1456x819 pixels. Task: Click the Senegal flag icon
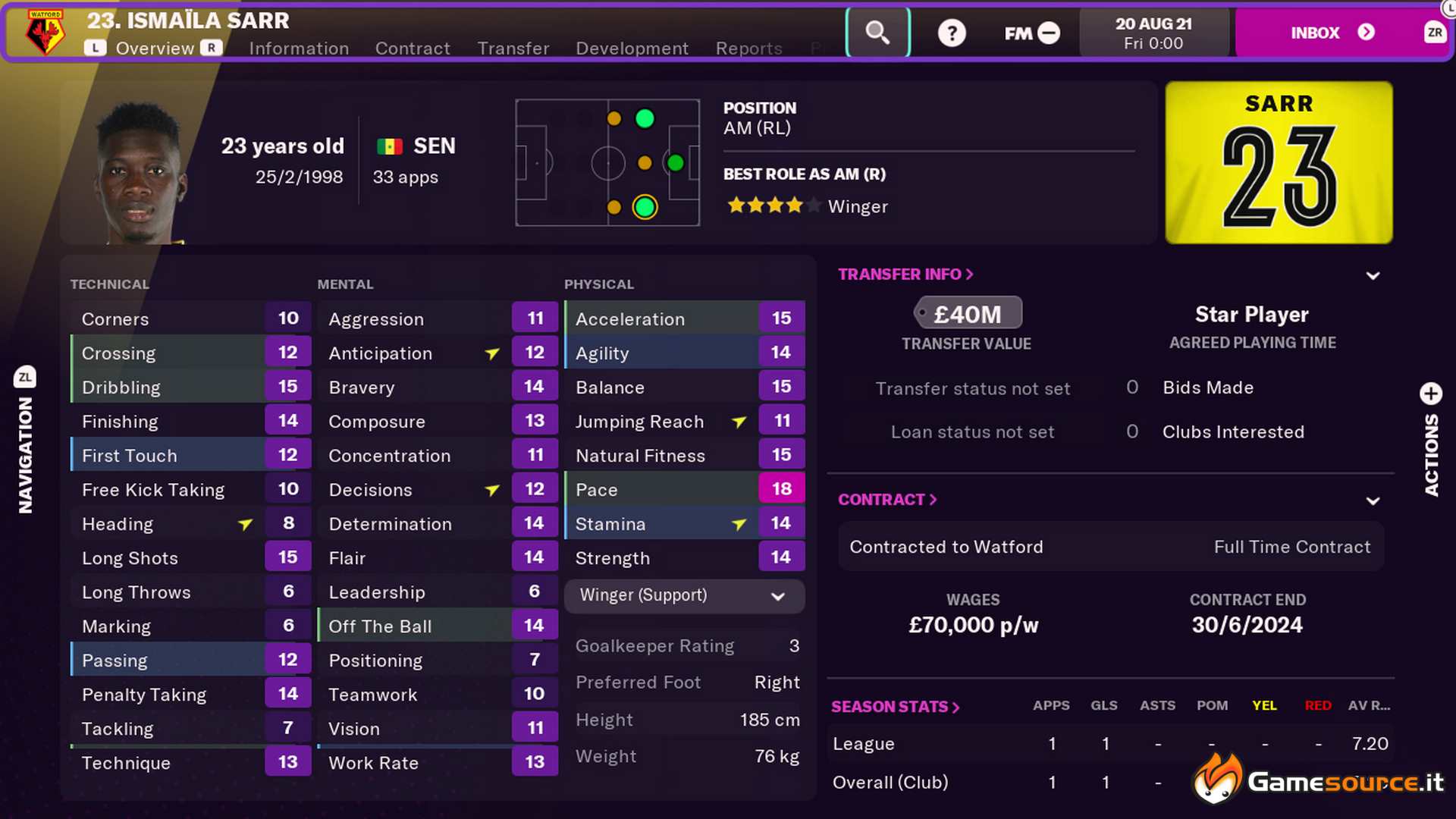[390, 146]
